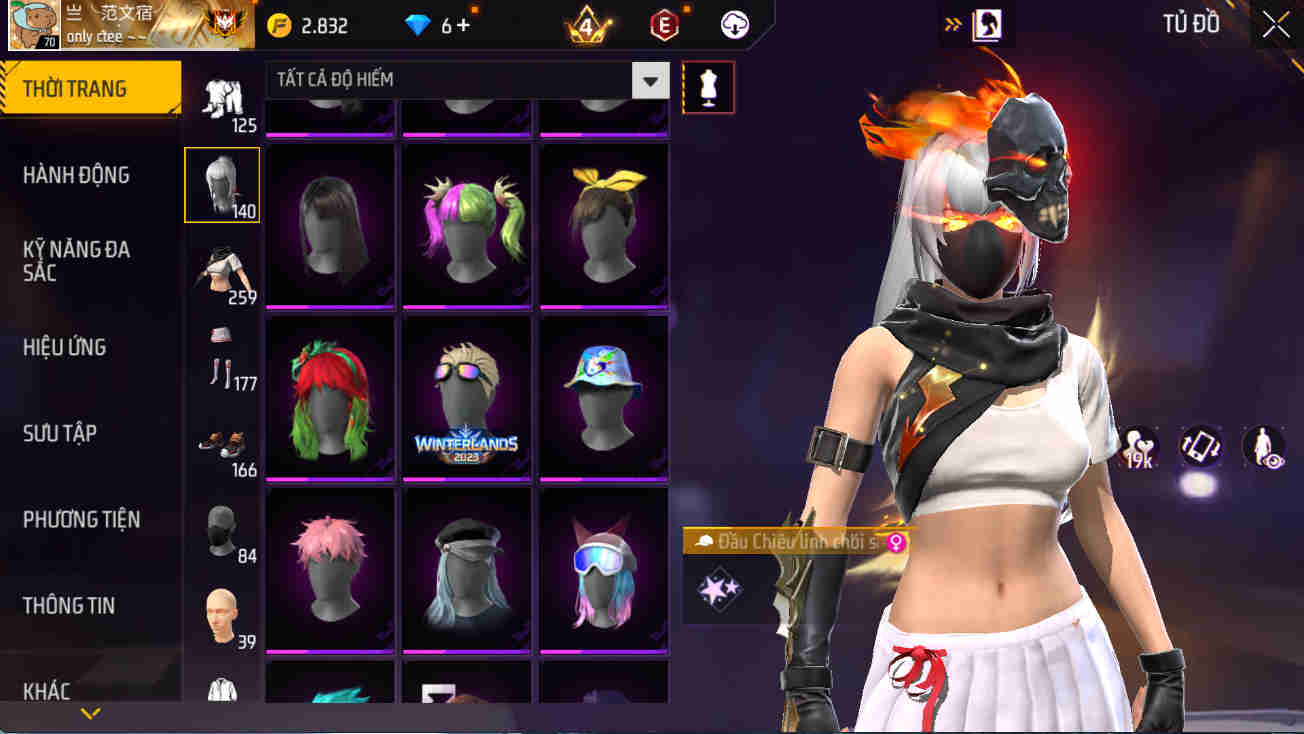Screen dimensions: 1304x734
Task: Tap the 19k likes icon beside the character
Action: 1140,448
